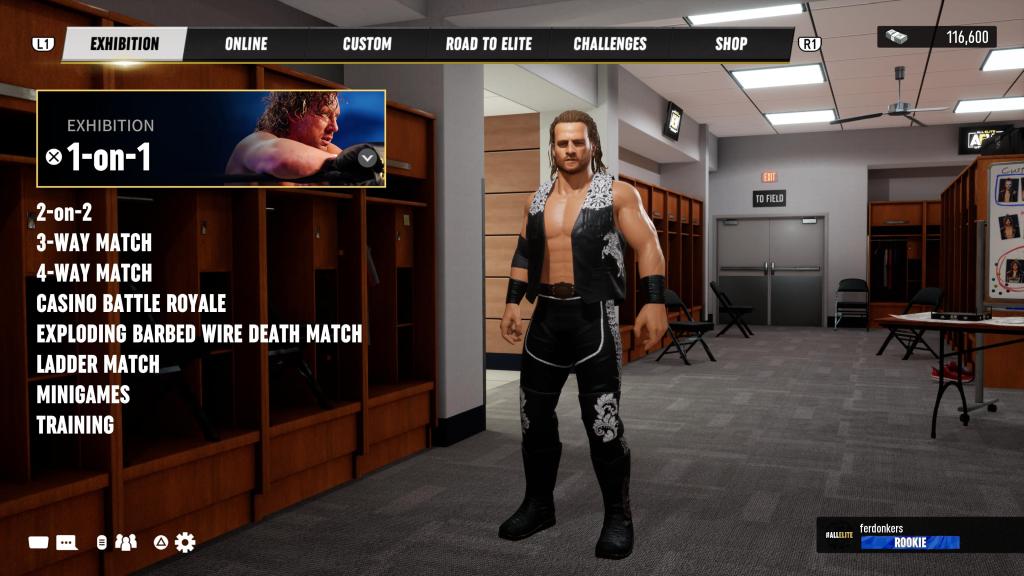
Task: Choose 4-Way Match
Action: [x=94, y=273]
